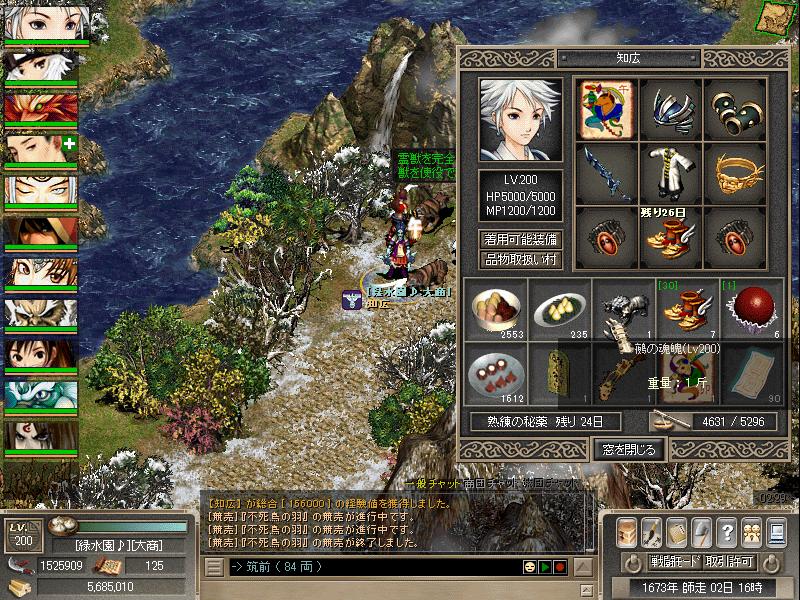Screen dimensions: 800x600
Task: Select the food plate with 2553 count
Action: pos(497,309)
